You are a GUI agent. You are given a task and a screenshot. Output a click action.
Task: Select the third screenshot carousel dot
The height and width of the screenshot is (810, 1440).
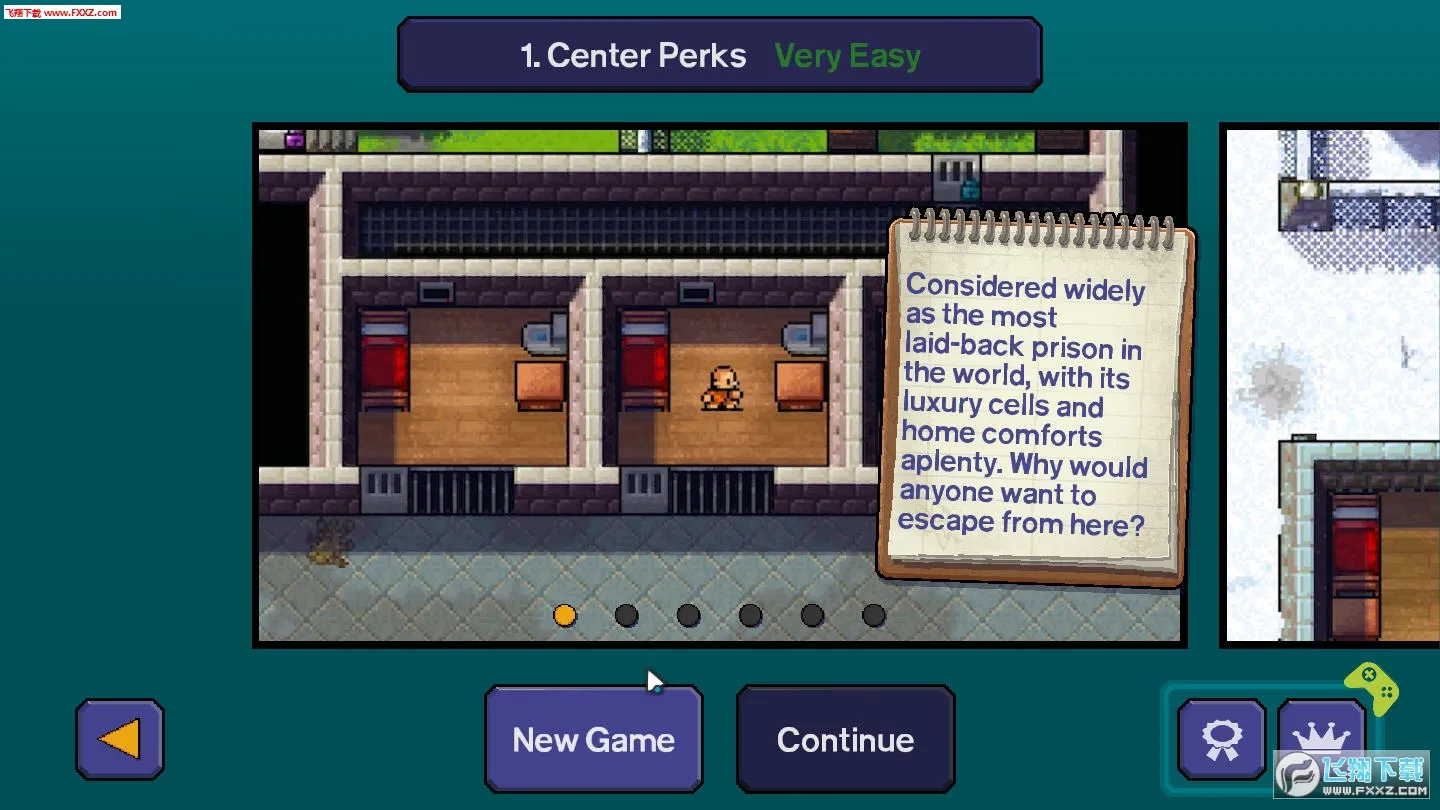(x=688, y=616)
